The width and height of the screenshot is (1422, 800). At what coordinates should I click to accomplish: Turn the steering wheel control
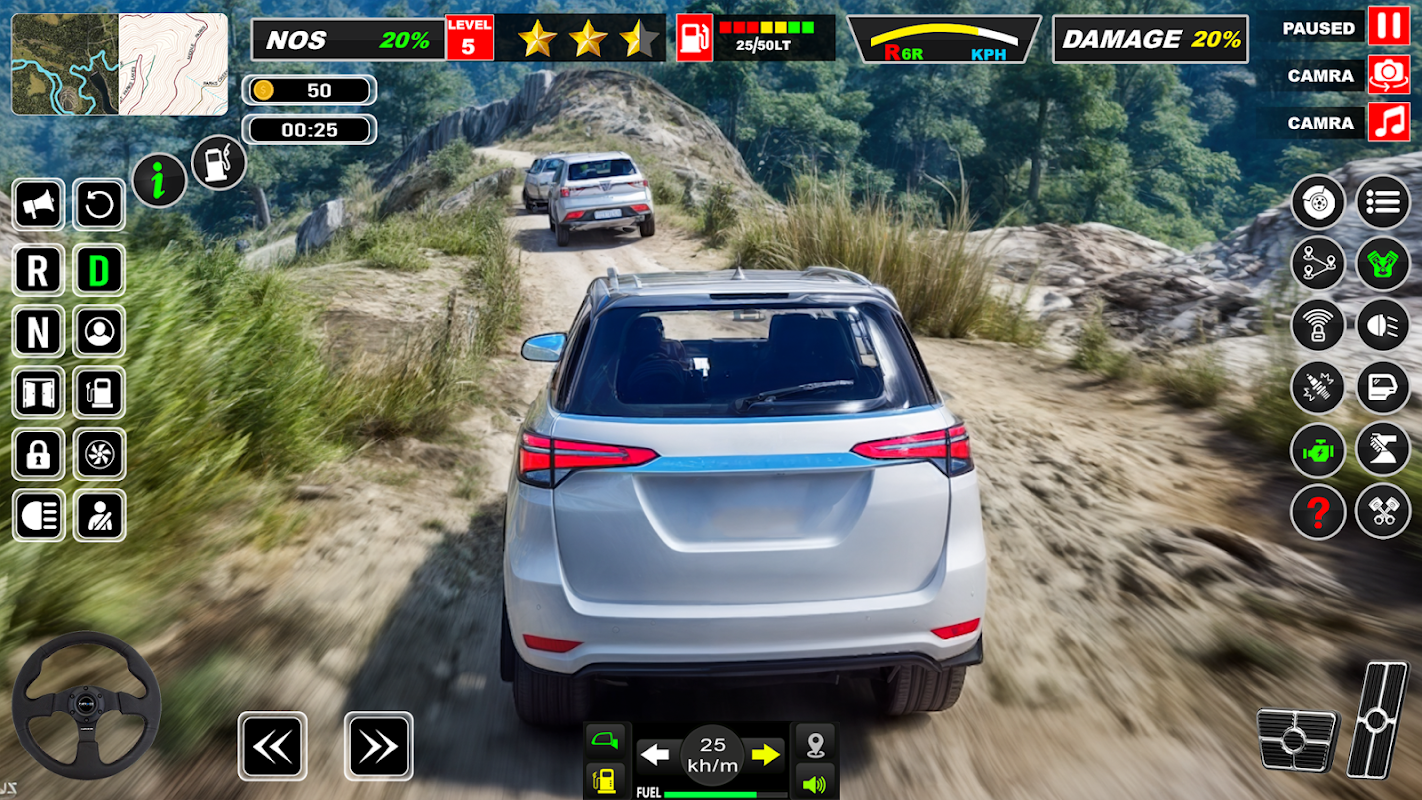point(86,706)
